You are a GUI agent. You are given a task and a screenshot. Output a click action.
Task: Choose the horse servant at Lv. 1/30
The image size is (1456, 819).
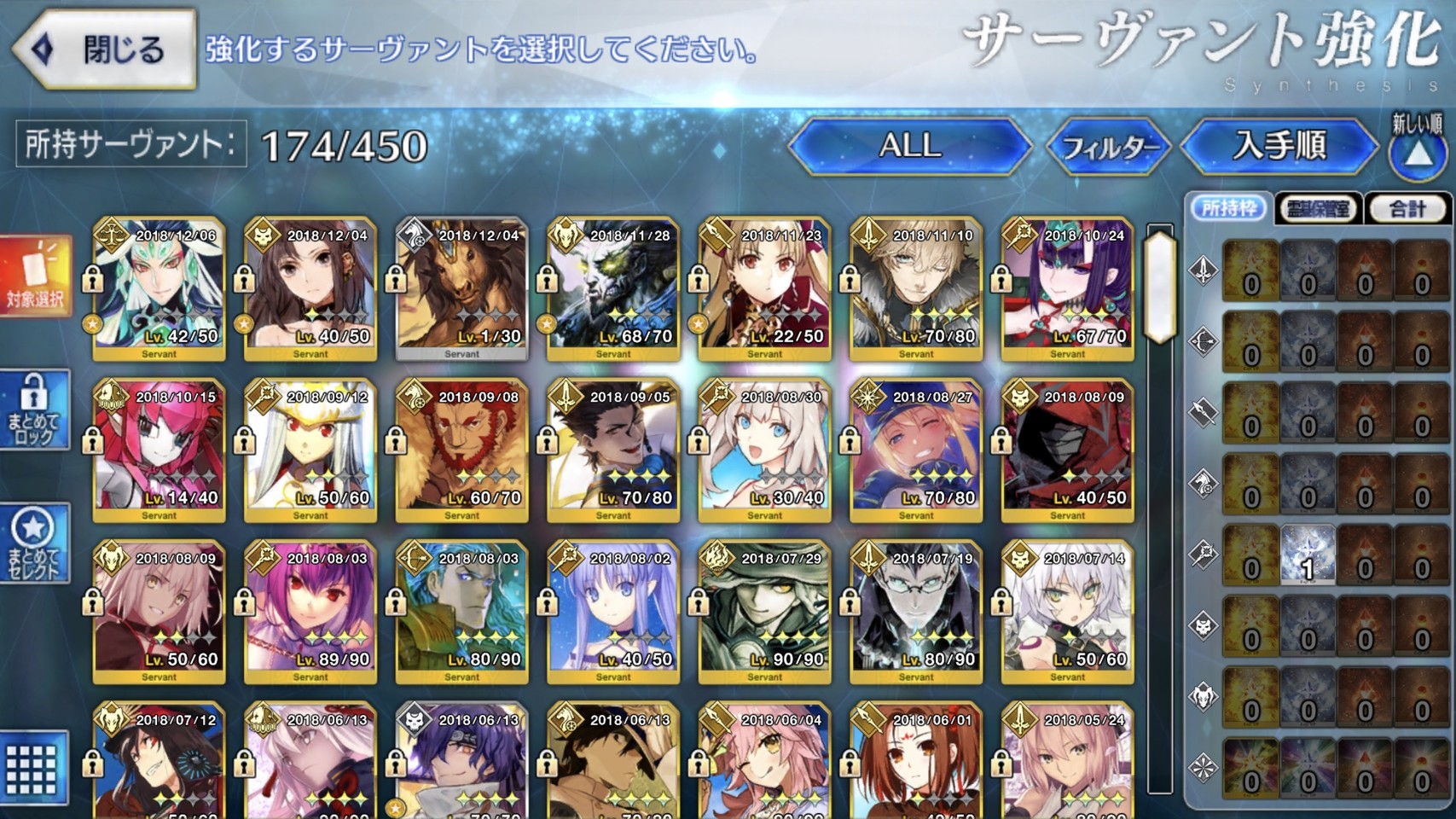(x=461, y=289)
